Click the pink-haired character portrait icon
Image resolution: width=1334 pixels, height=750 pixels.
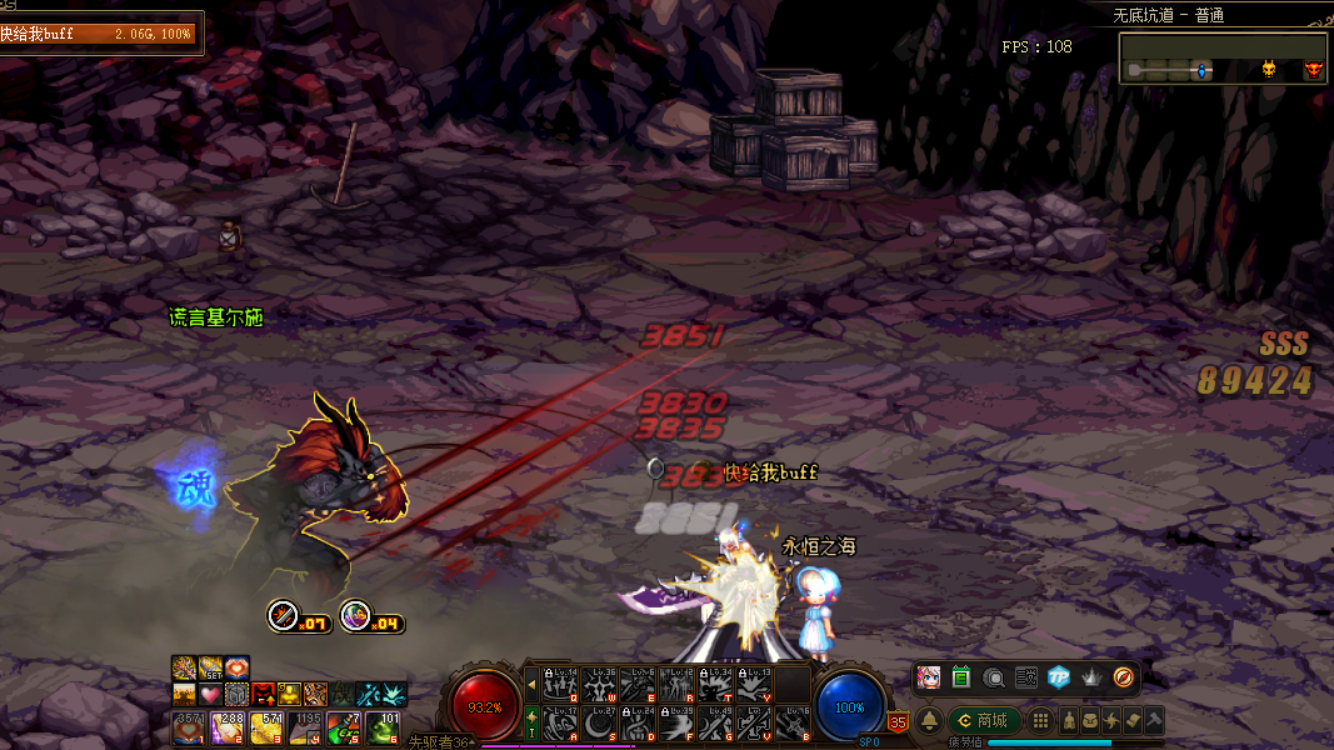point(929,677)
